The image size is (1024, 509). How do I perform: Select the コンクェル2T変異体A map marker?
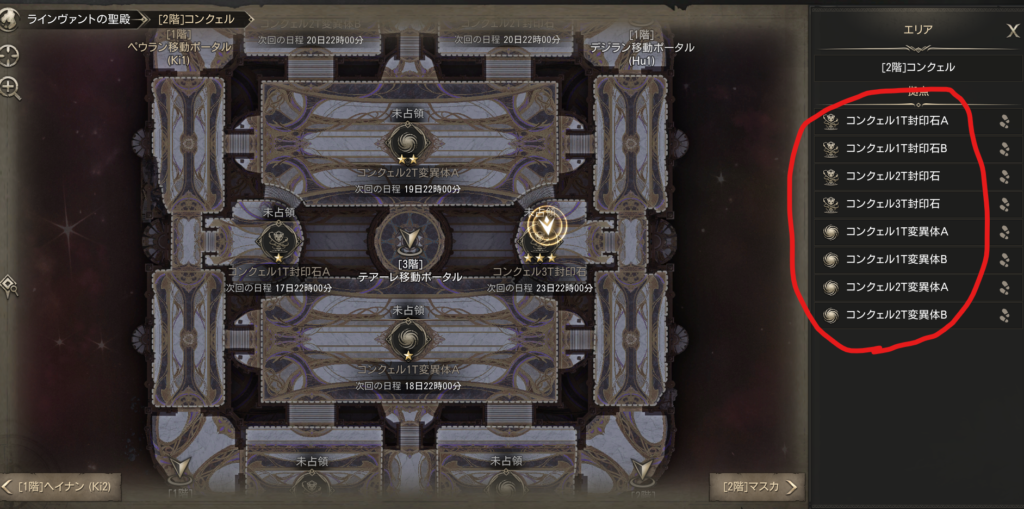407,139
